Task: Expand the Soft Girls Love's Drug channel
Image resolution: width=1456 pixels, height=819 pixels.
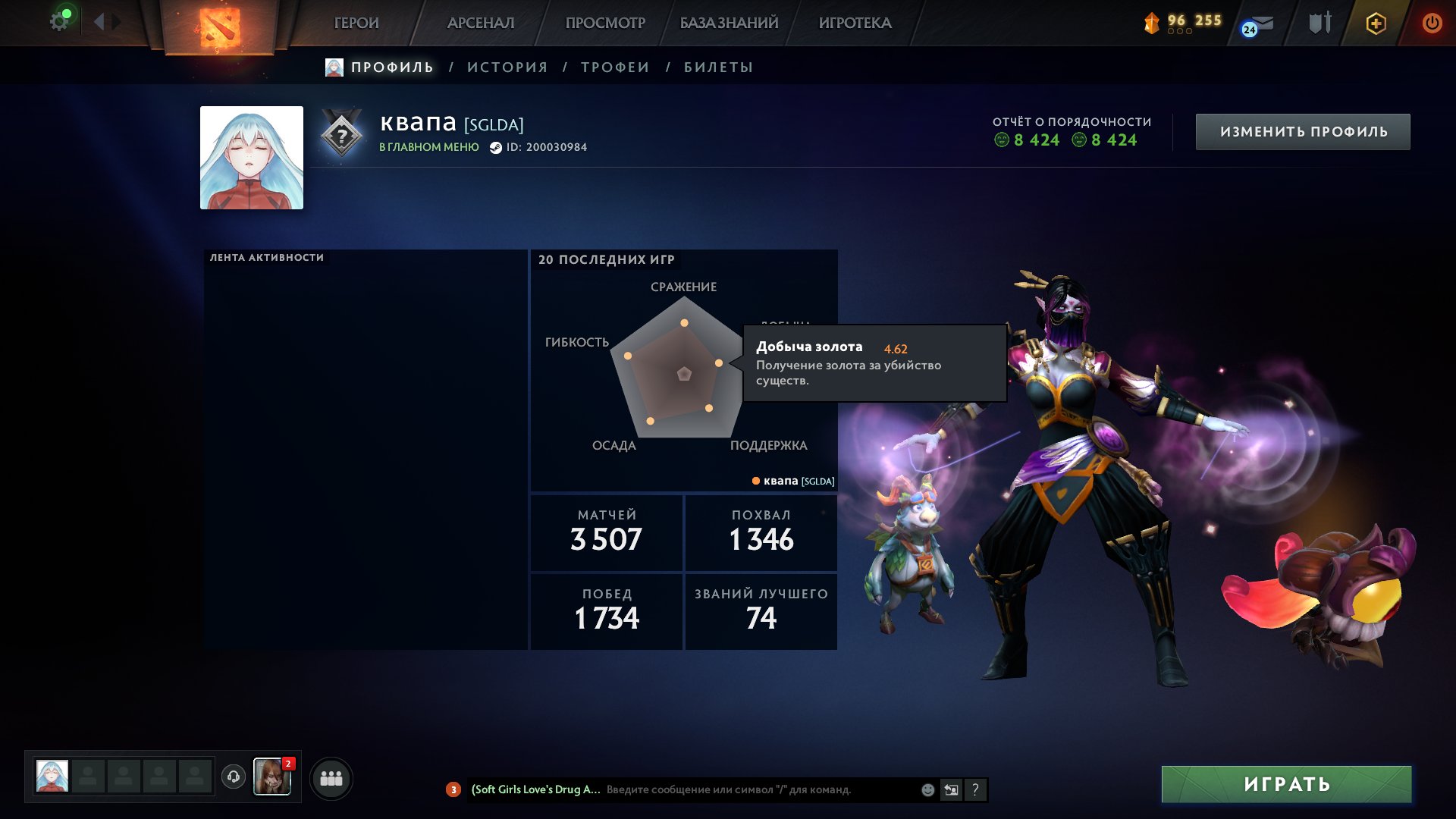Action: pyautogui.click(x=535, y=789)
